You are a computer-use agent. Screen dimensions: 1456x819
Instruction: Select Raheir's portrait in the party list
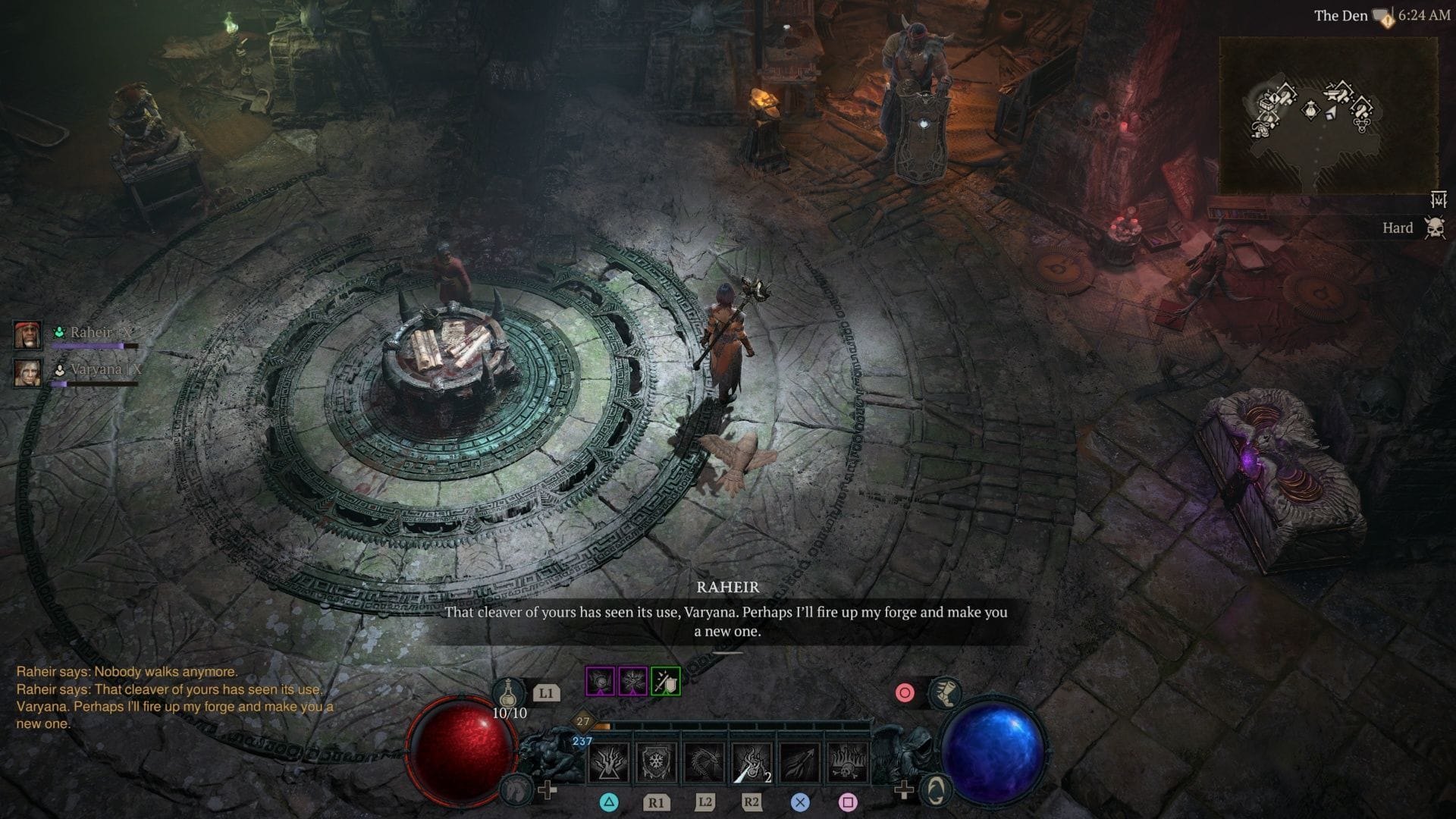coord(27,336)
